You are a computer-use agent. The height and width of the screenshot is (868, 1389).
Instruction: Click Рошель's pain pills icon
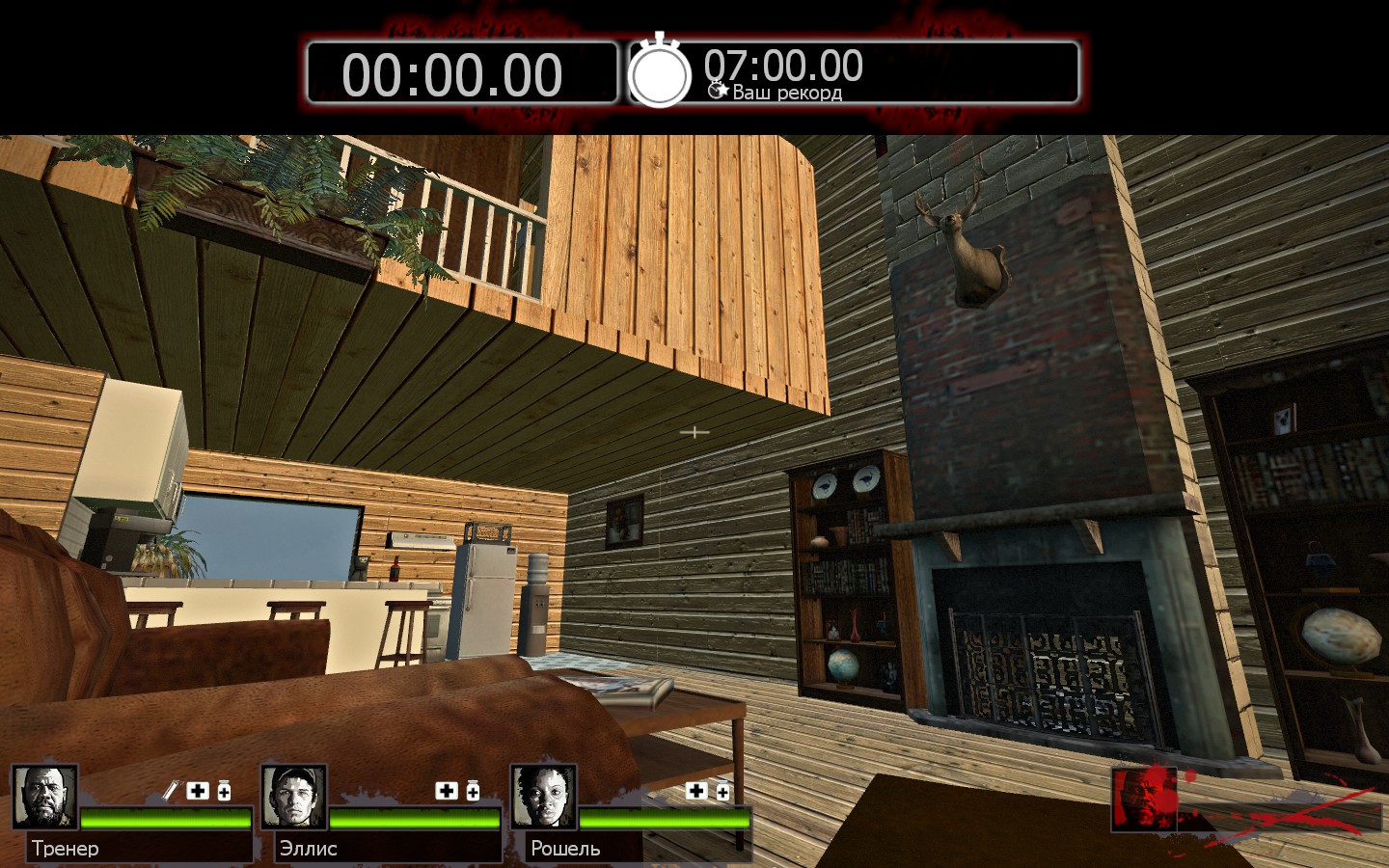click(722, 792)
